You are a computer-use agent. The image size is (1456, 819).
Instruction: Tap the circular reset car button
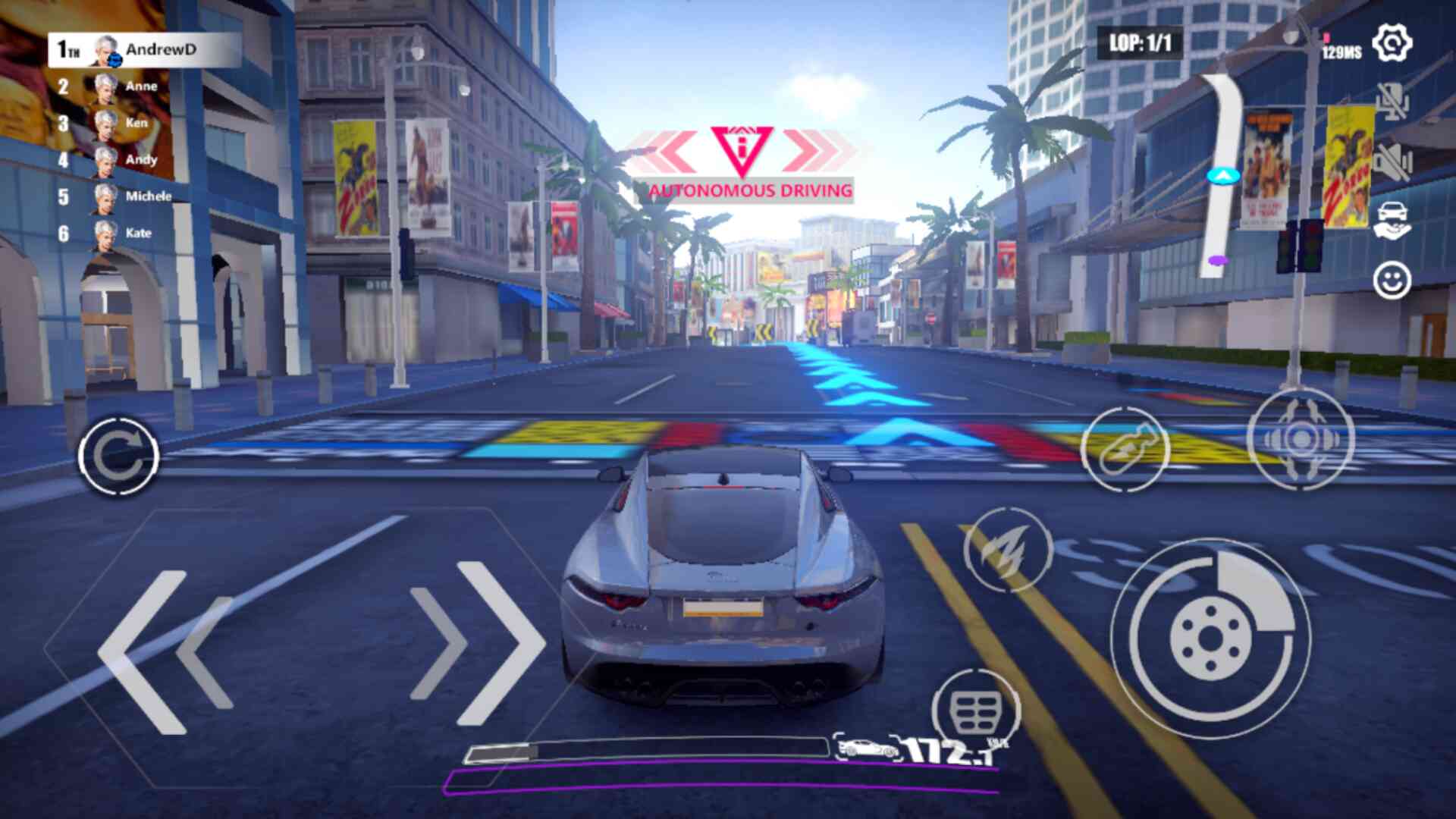[118, 456]
